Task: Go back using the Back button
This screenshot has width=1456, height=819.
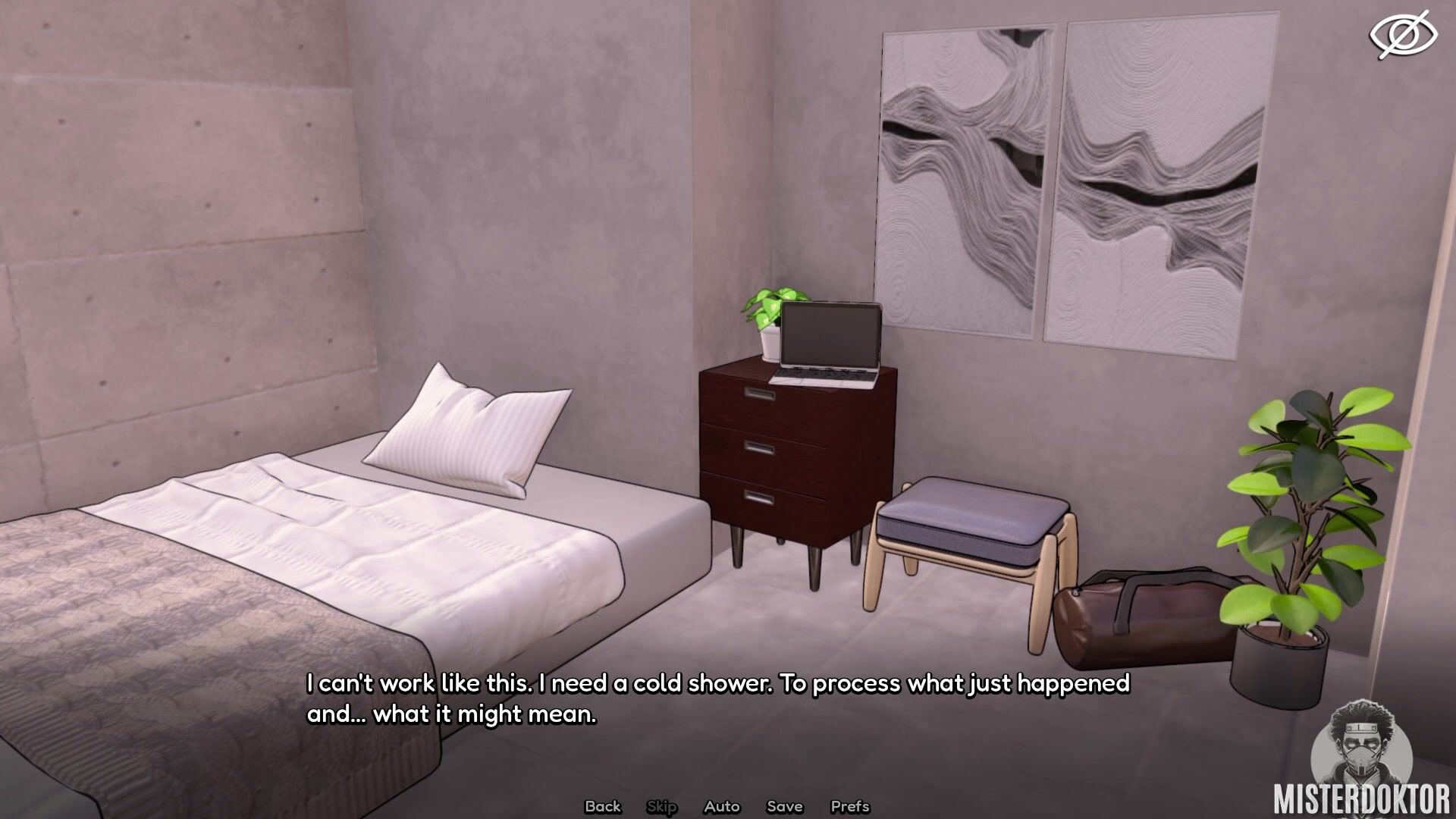Action: pyautogui.click(x=603, y=806)
